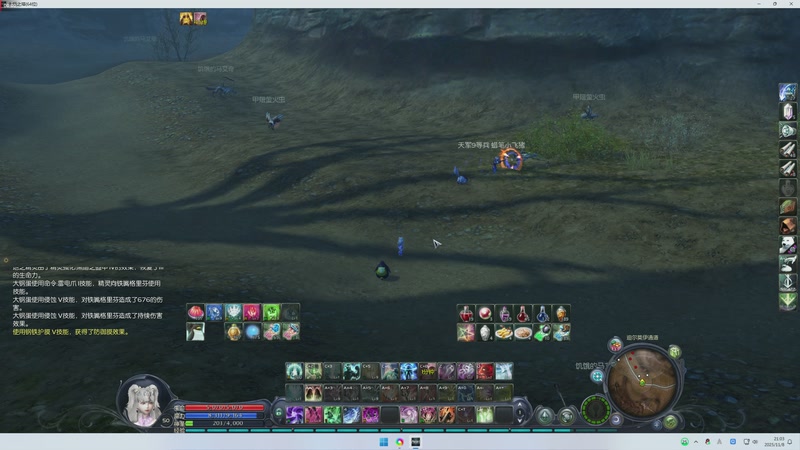
Task: Click the penguin icon in the left quickbar
Action: tap(196, 332)
